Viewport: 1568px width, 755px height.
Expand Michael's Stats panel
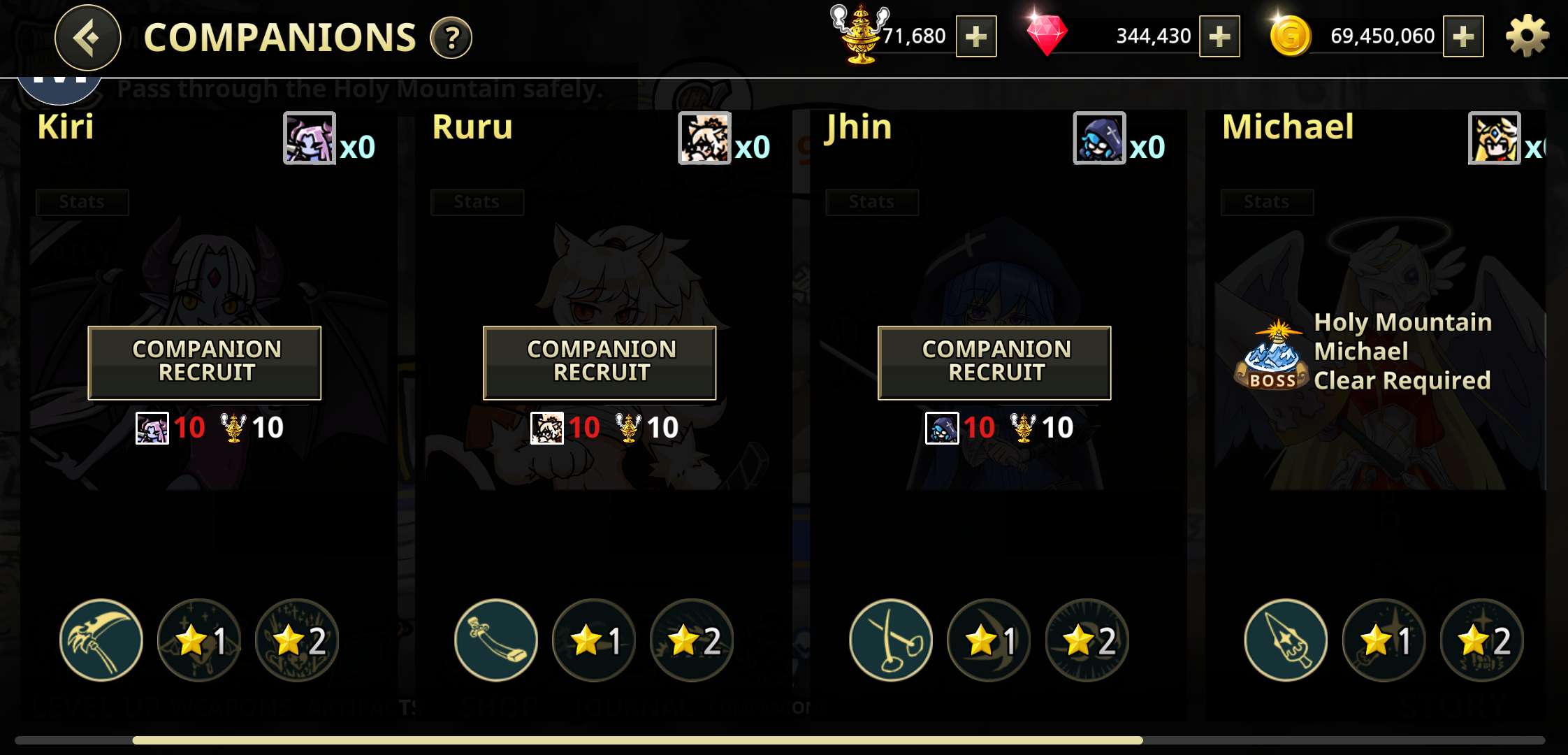click(x=1268, y=202)
